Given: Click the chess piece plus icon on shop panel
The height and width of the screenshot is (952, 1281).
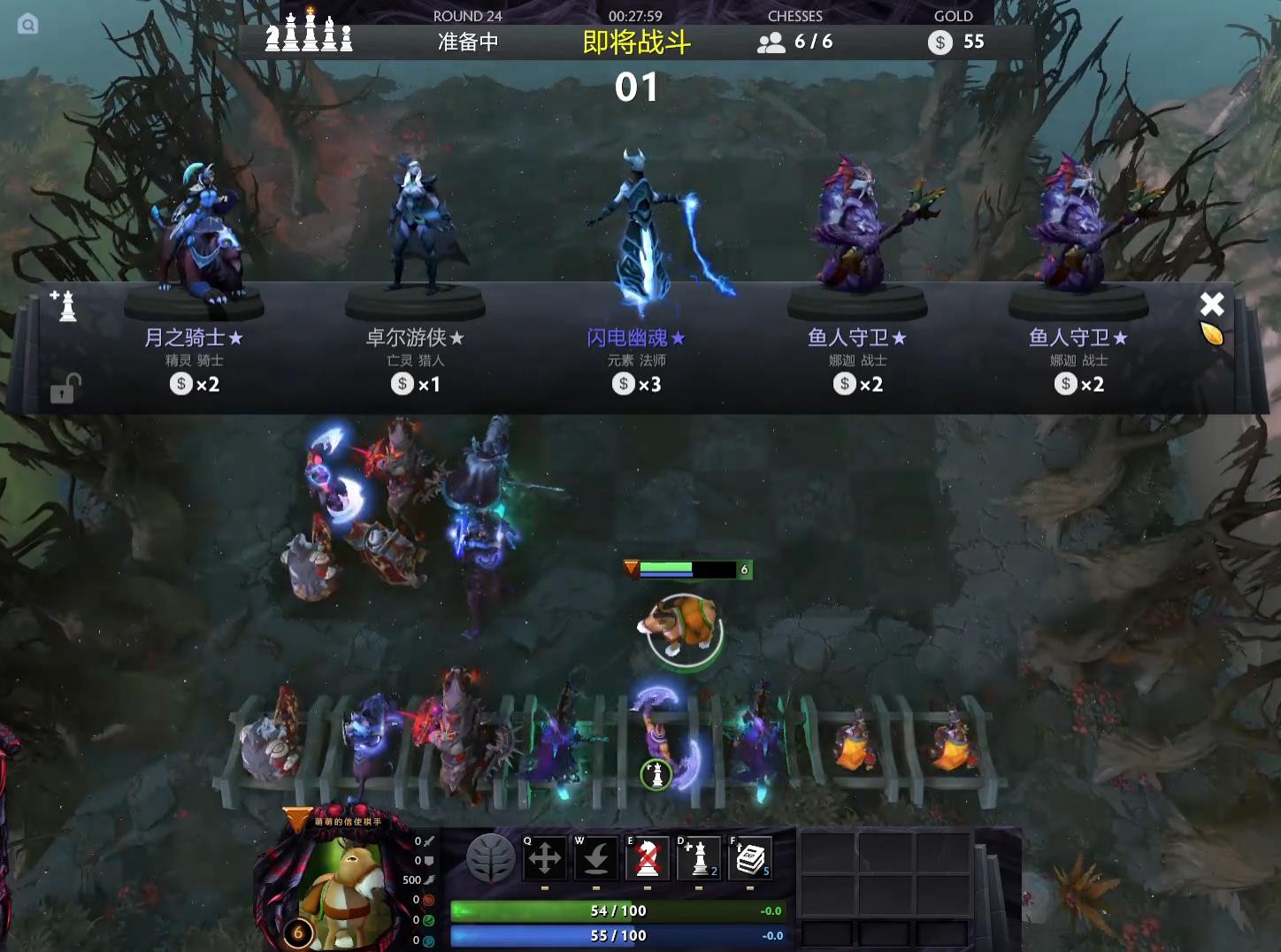Looking at the screenshot, I should (65, 305).
